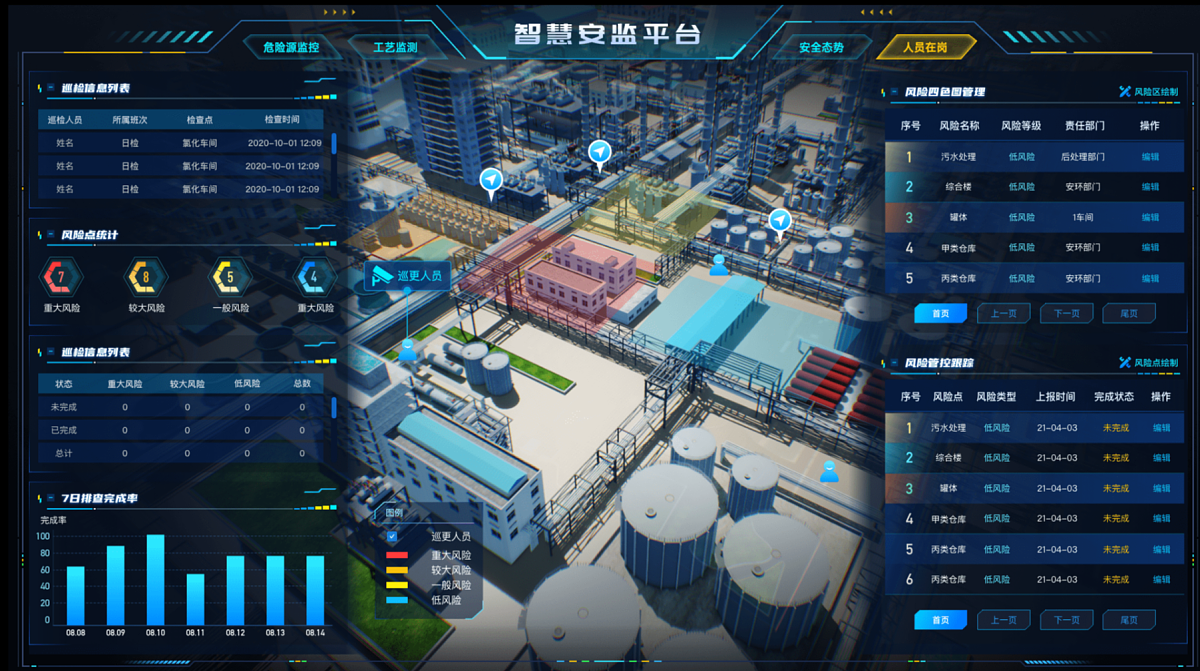Image resolution: width=1200 pixels, height=671 pixels.
Task: Edit the 综合楼 row in 风险四色图管理
Action: coord(1150,187)
